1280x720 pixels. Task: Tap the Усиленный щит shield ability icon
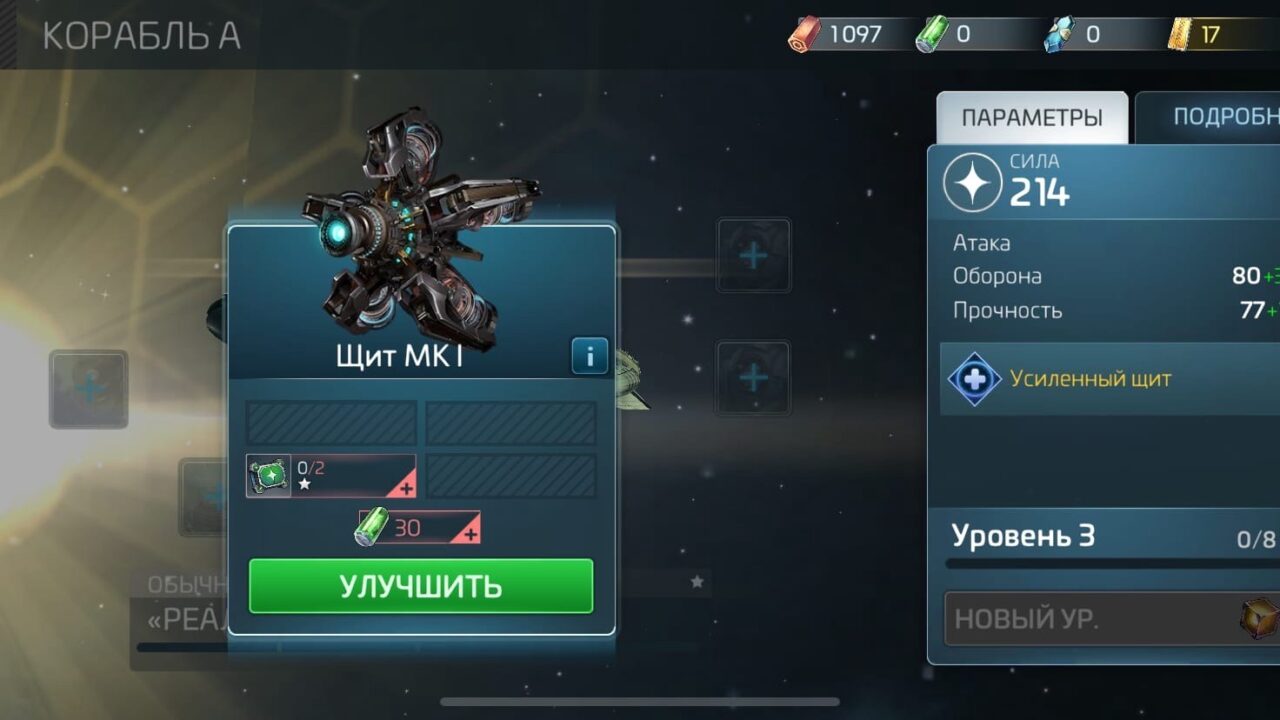(x=975, y=379)
